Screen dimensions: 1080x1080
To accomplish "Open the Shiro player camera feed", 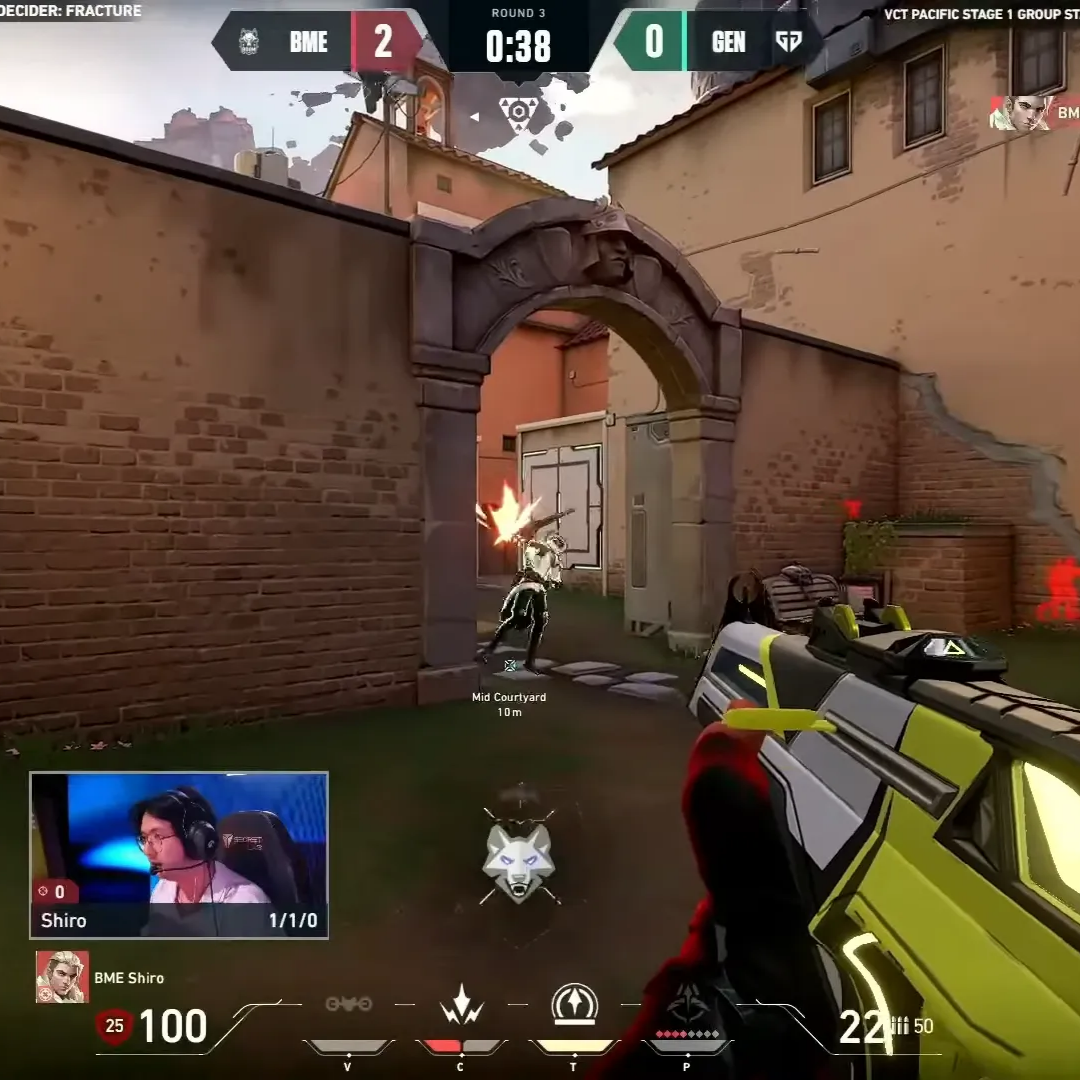I will pos(179,854).
